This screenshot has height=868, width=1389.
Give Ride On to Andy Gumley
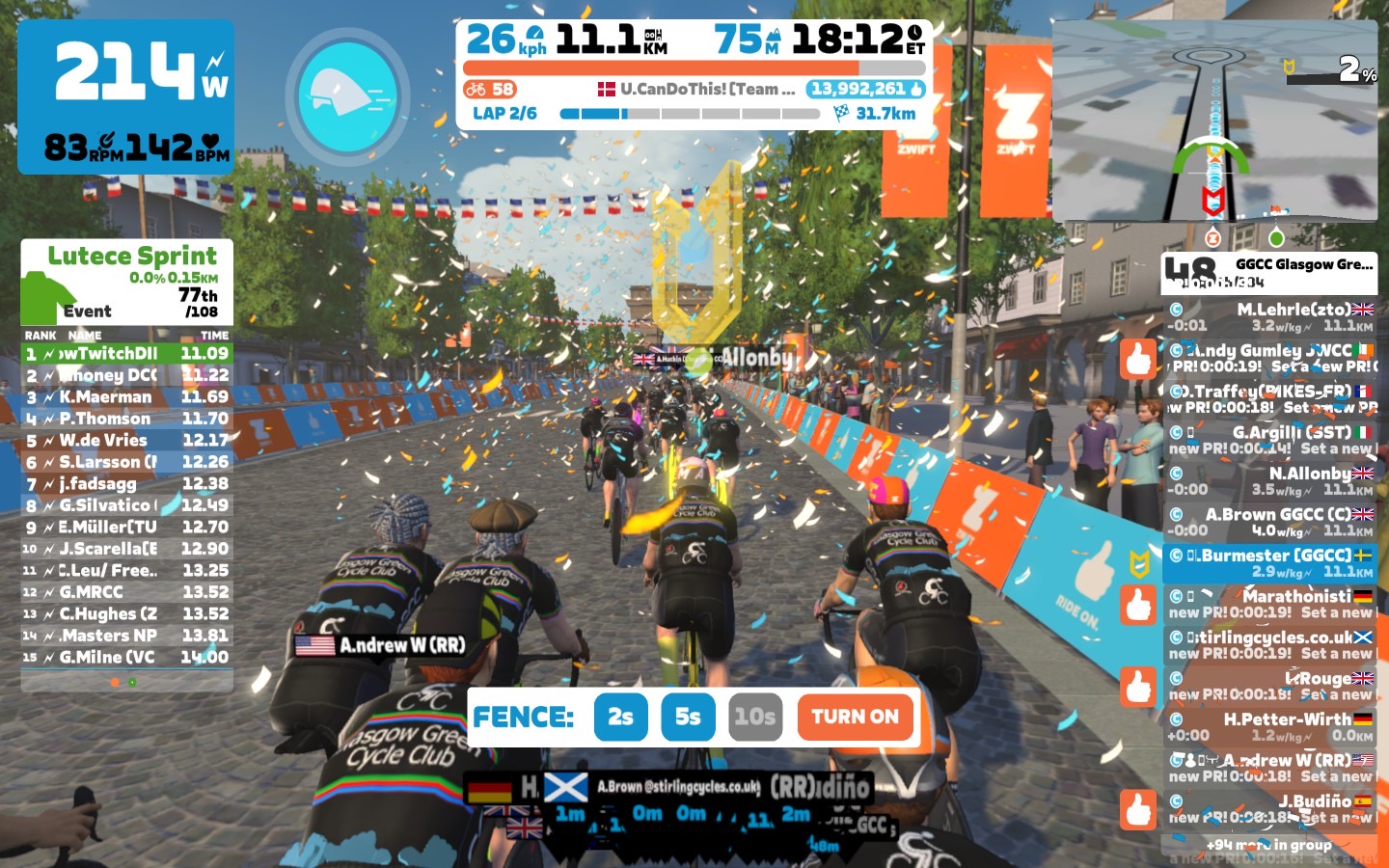click(1138, 359)
